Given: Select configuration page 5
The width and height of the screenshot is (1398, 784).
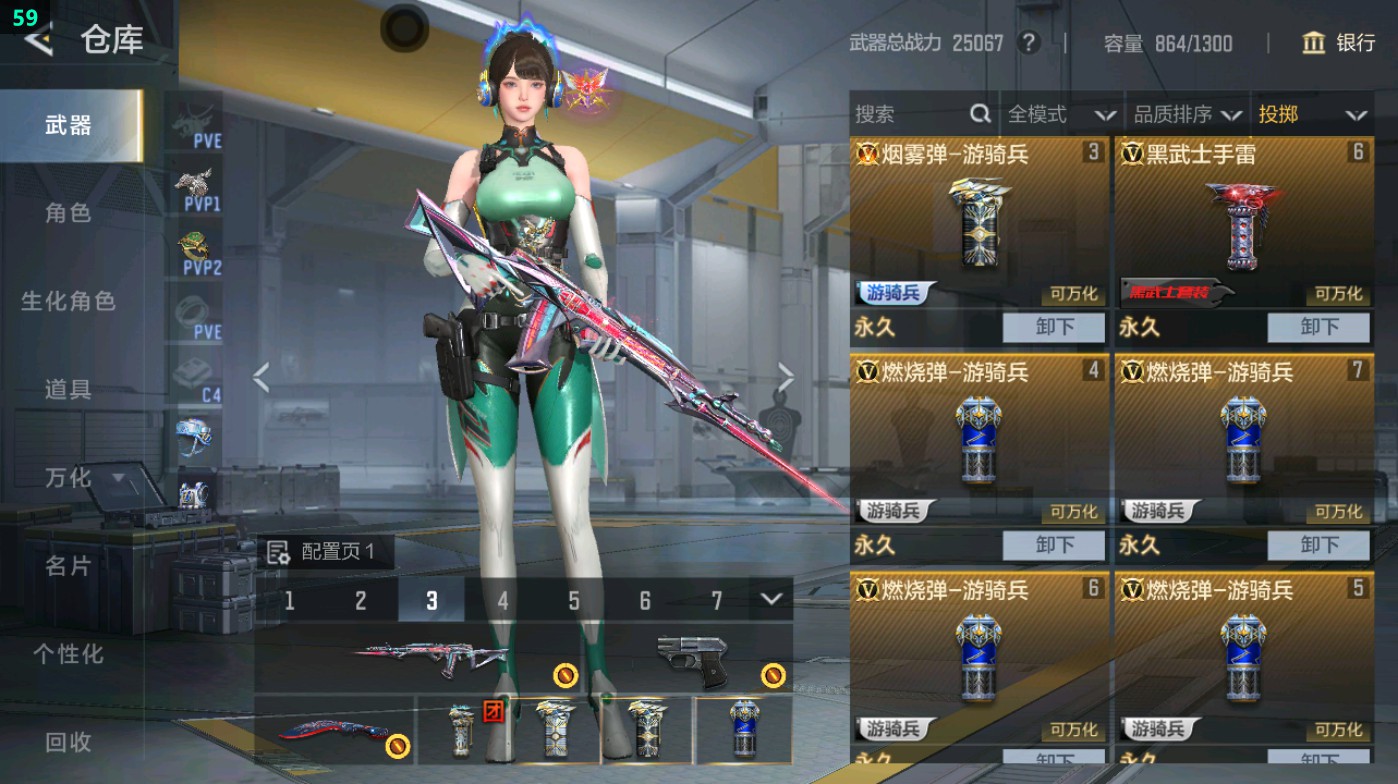Looking at the screenshot, I should point(573,602).
